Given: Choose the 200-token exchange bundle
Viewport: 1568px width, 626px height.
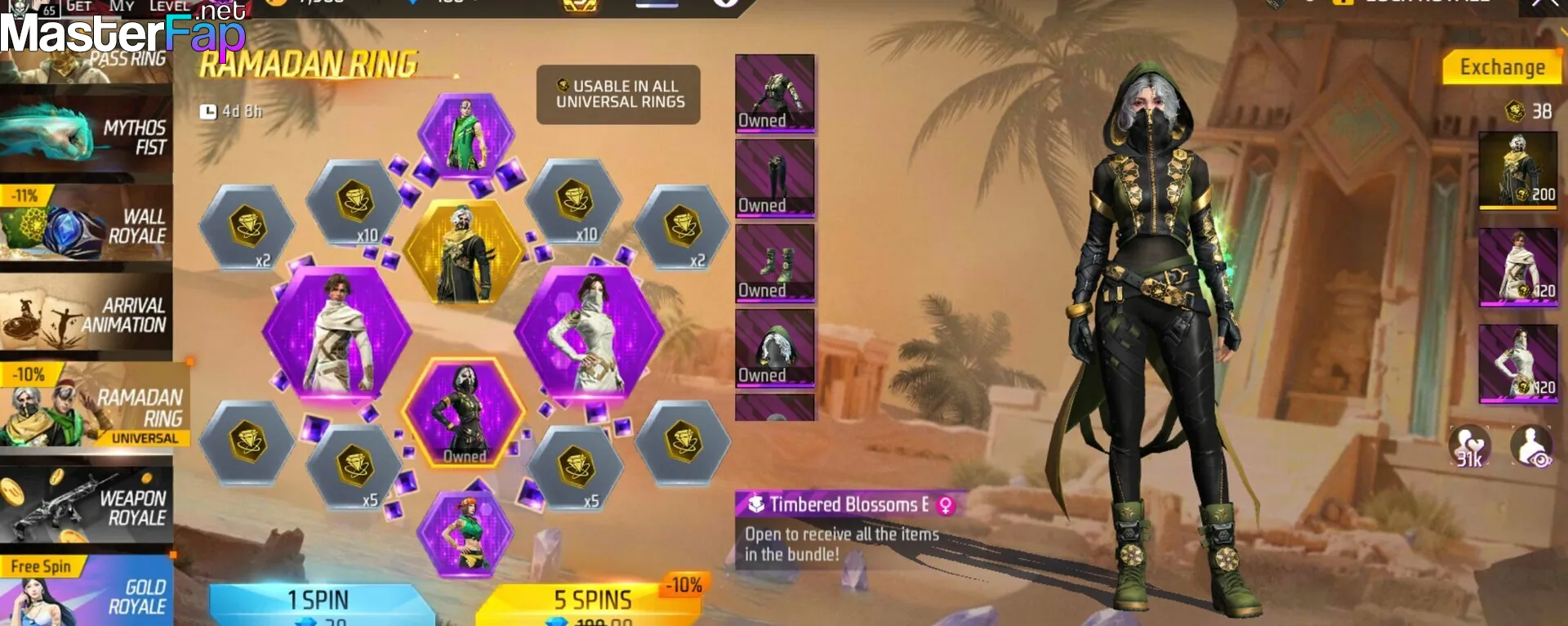Looking at the screenshot, I should click(1518, 170).
